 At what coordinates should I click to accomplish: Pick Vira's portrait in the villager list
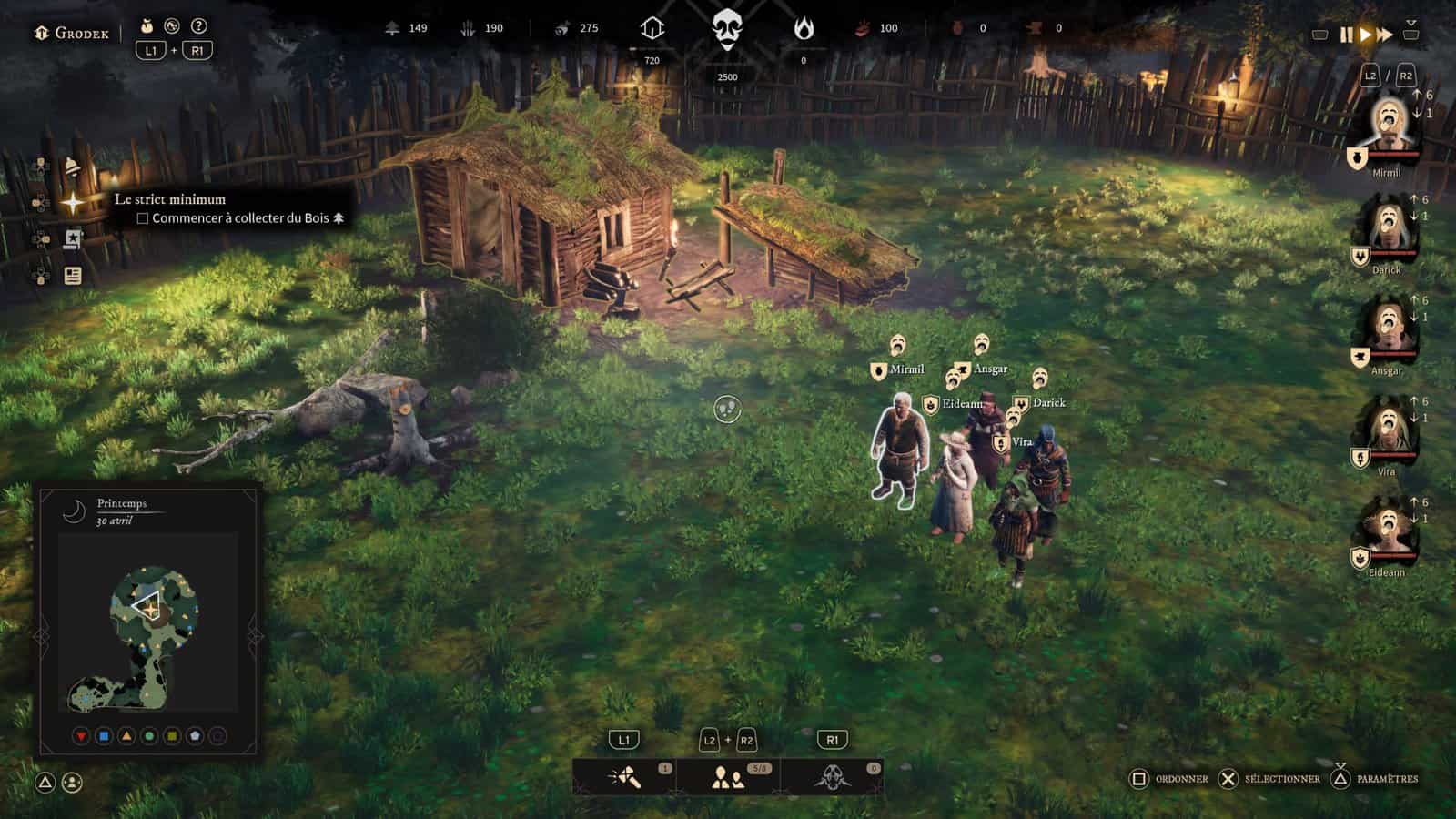coord(1386,430)
